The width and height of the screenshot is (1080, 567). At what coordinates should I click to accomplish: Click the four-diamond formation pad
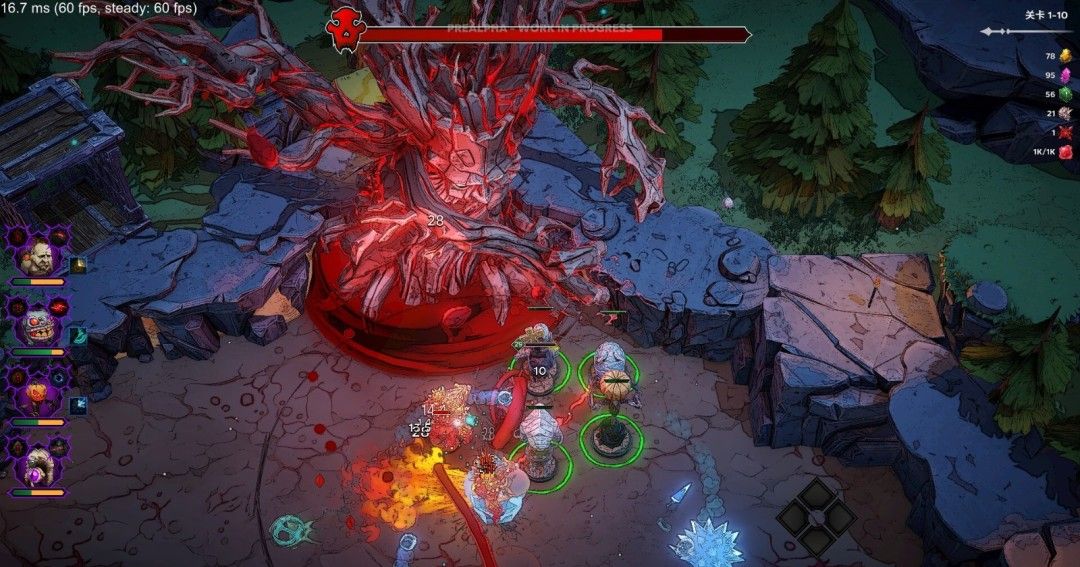click(817, 516)
